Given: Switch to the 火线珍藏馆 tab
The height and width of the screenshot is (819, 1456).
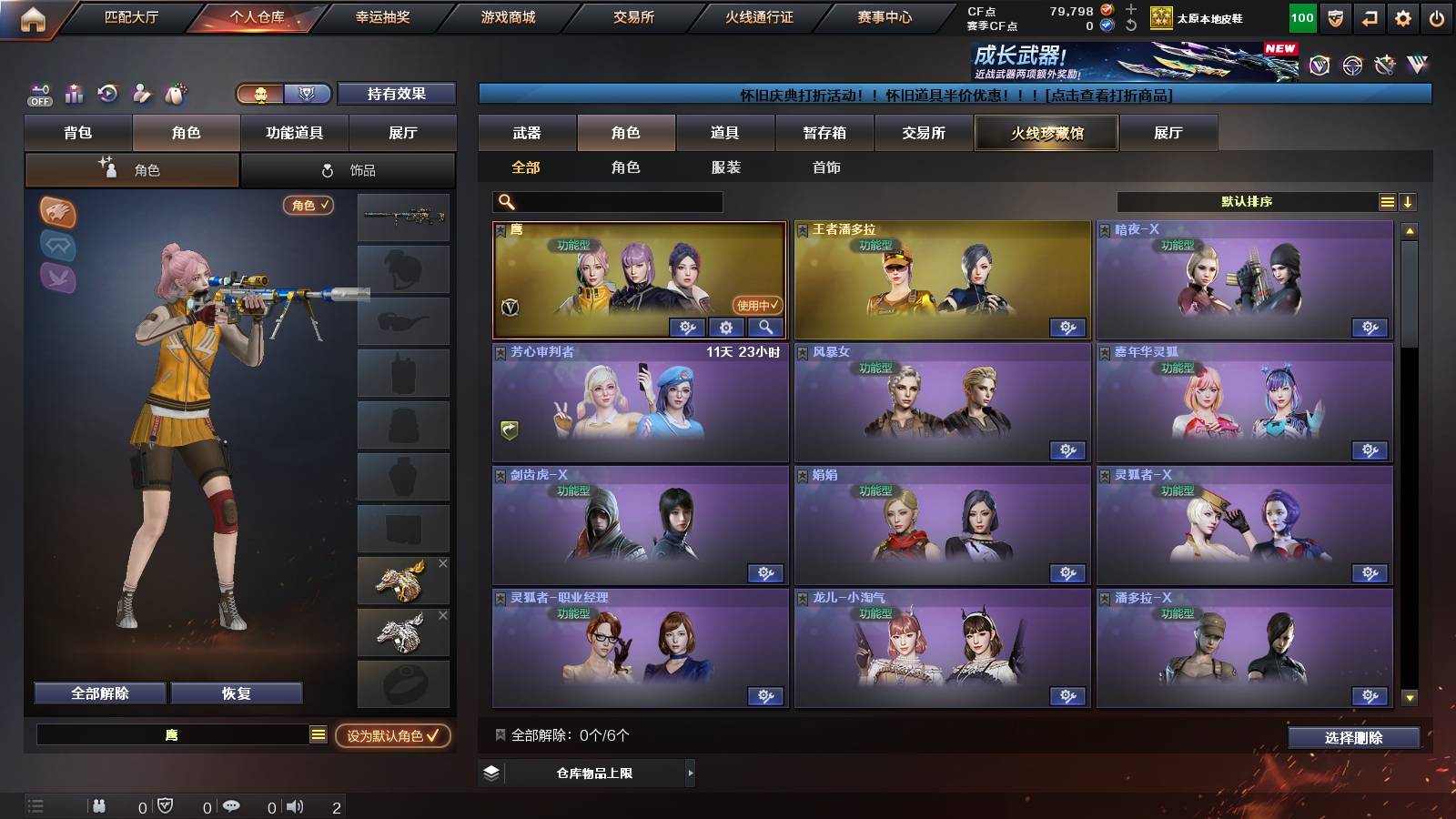Looking at the screenshot, I should tap(1046, 133).
